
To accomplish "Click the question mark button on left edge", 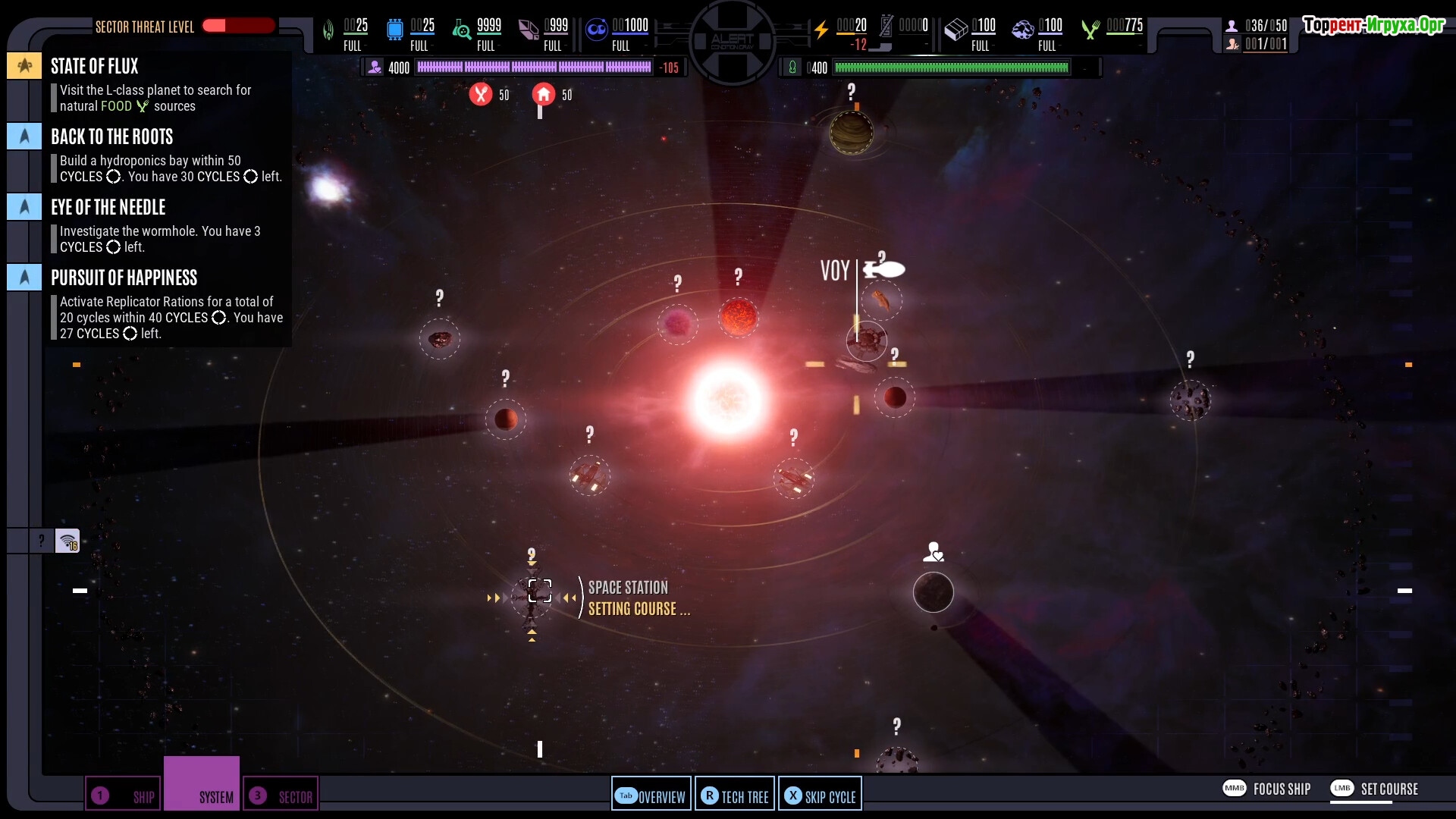I will click(41, 541).
